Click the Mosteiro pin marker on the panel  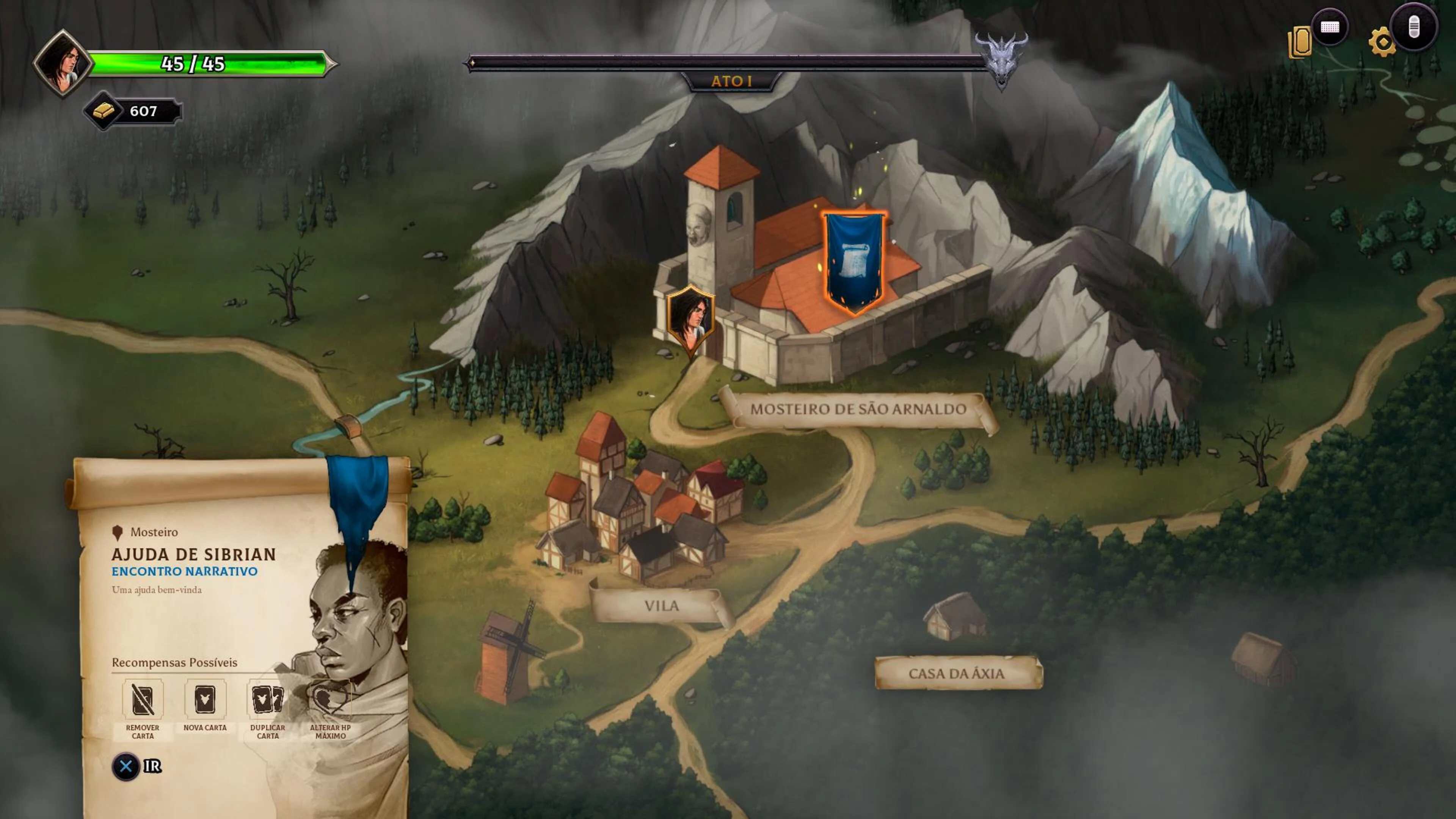click(117, 532)
